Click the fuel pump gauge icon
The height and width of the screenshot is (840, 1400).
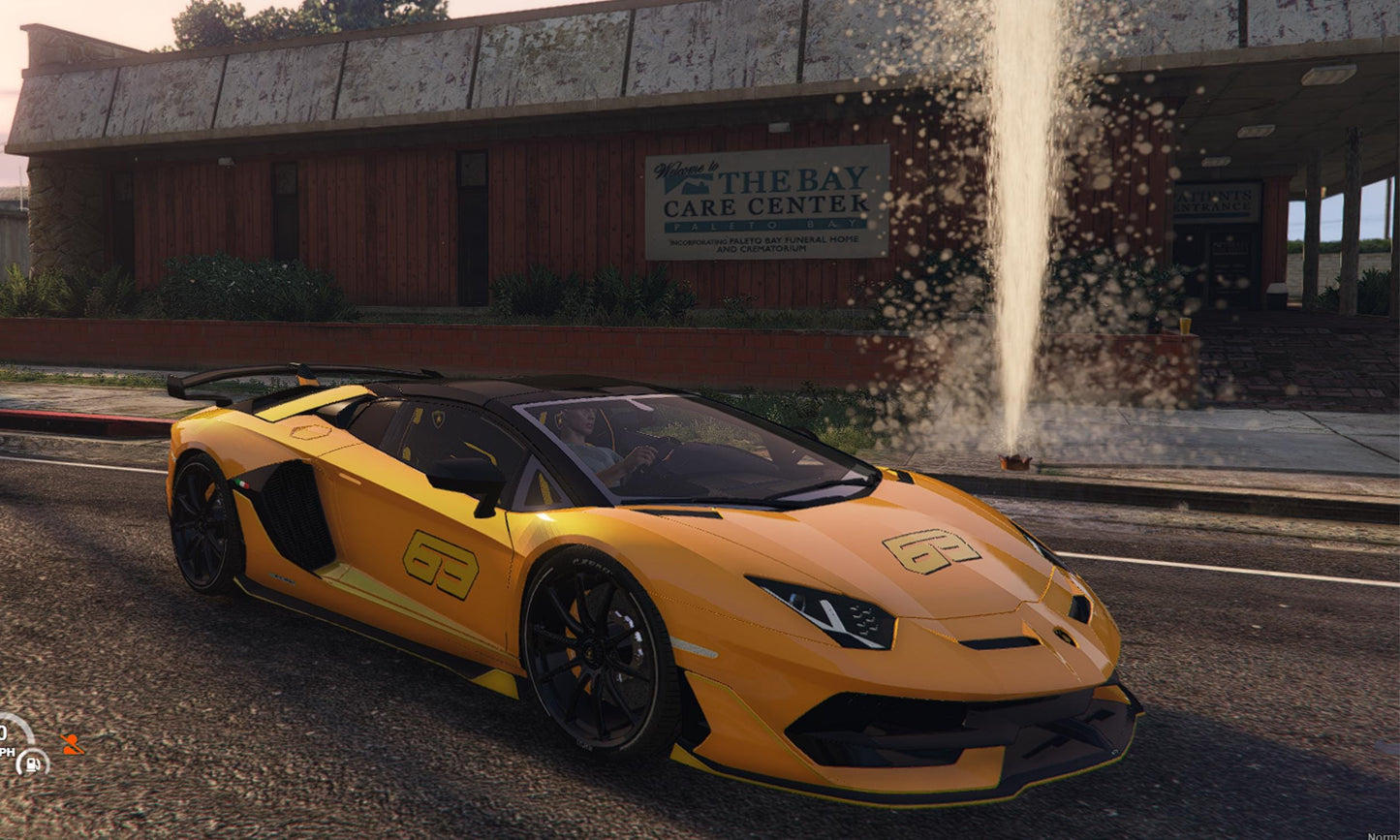click(32, 762)
